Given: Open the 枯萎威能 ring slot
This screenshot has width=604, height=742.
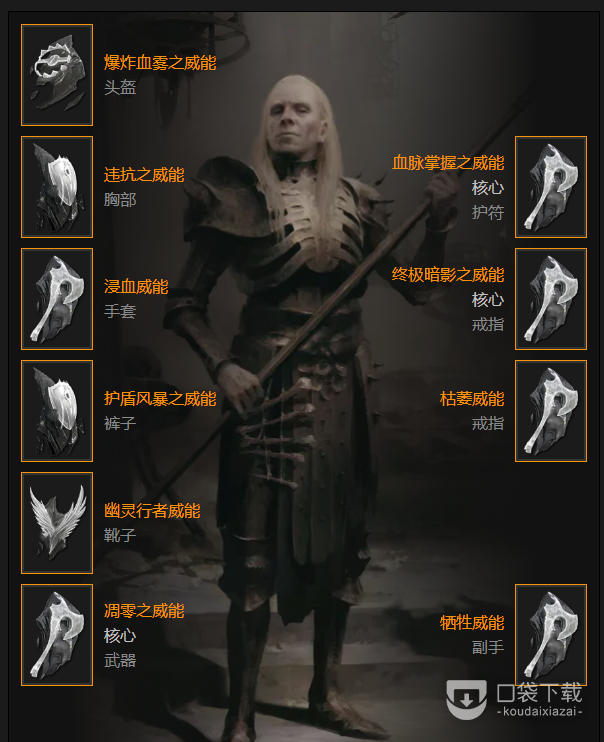Looking at the screenshot, I should [x=550, y=411].
